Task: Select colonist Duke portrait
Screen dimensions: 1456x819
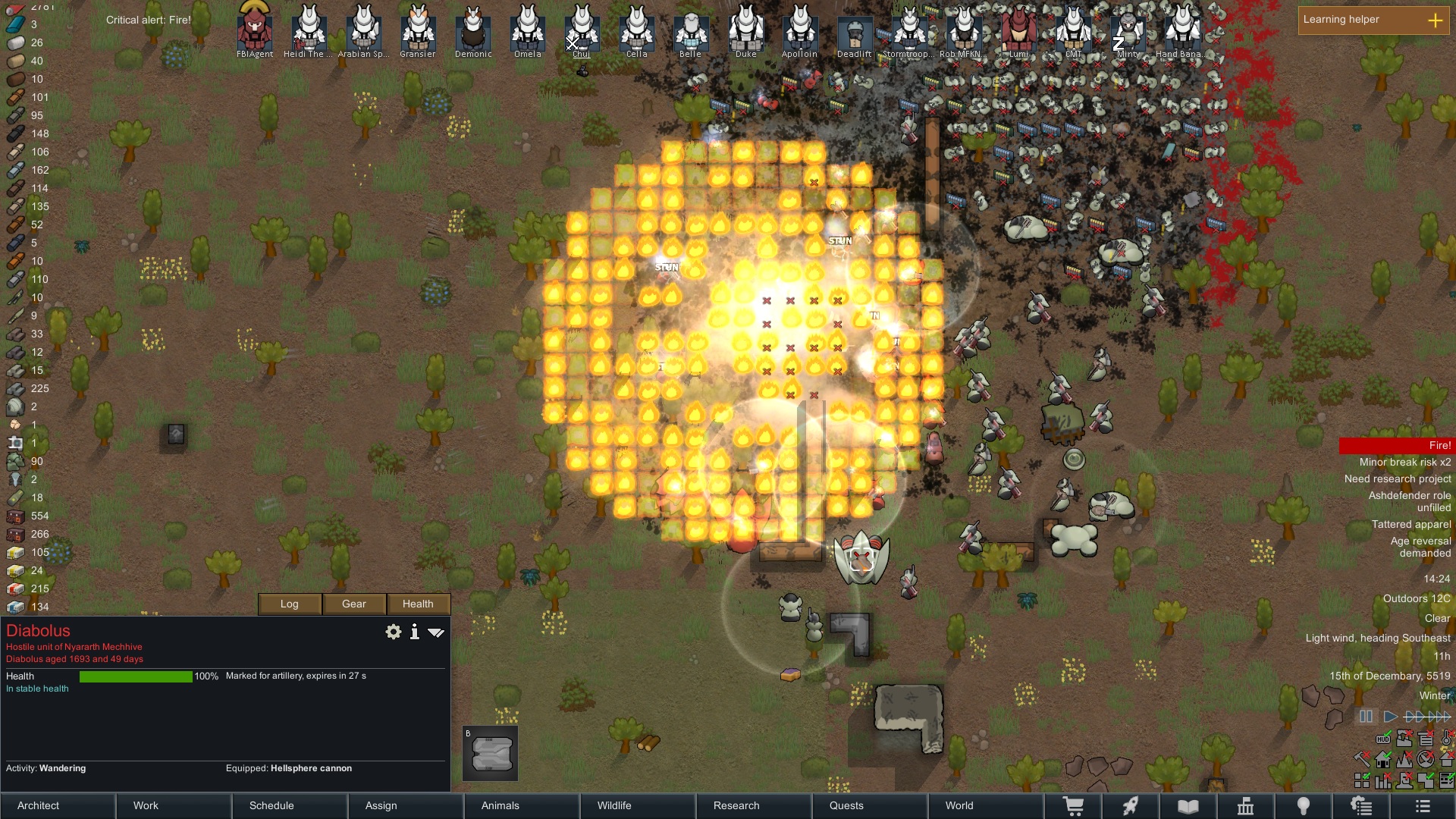Action: 746,29
